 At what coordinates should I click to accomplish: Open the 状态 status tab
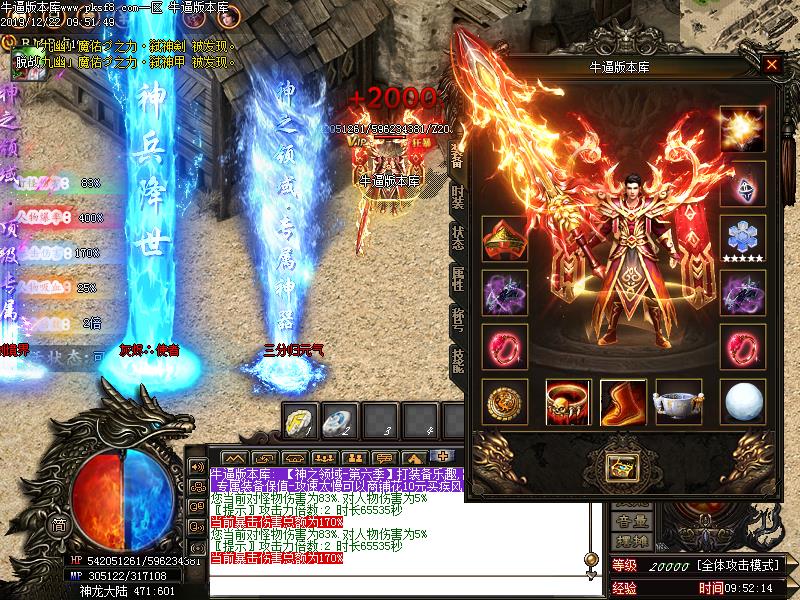pyautogui.click(x=458, y=237)
